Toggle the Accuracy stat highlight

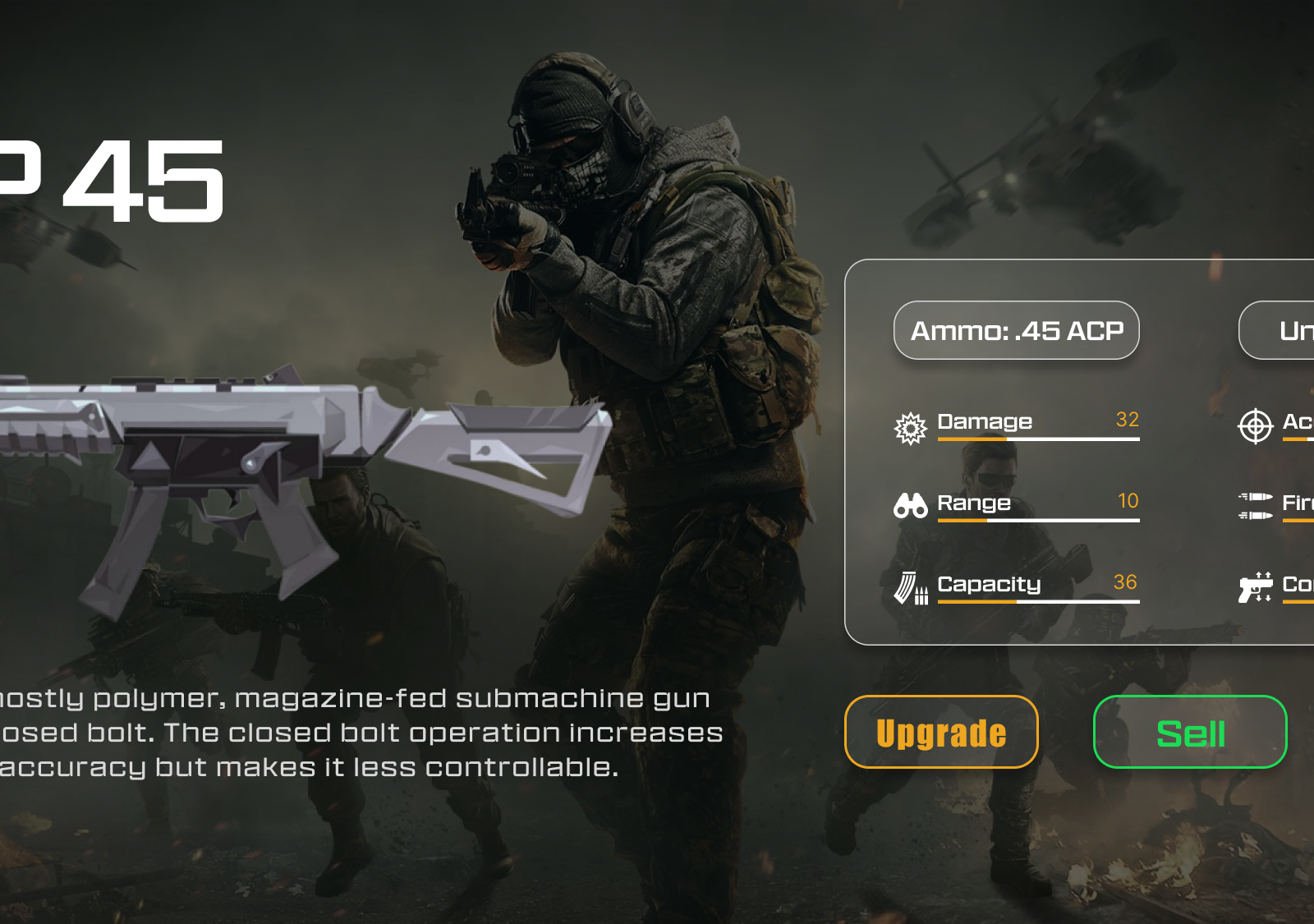1281,425
